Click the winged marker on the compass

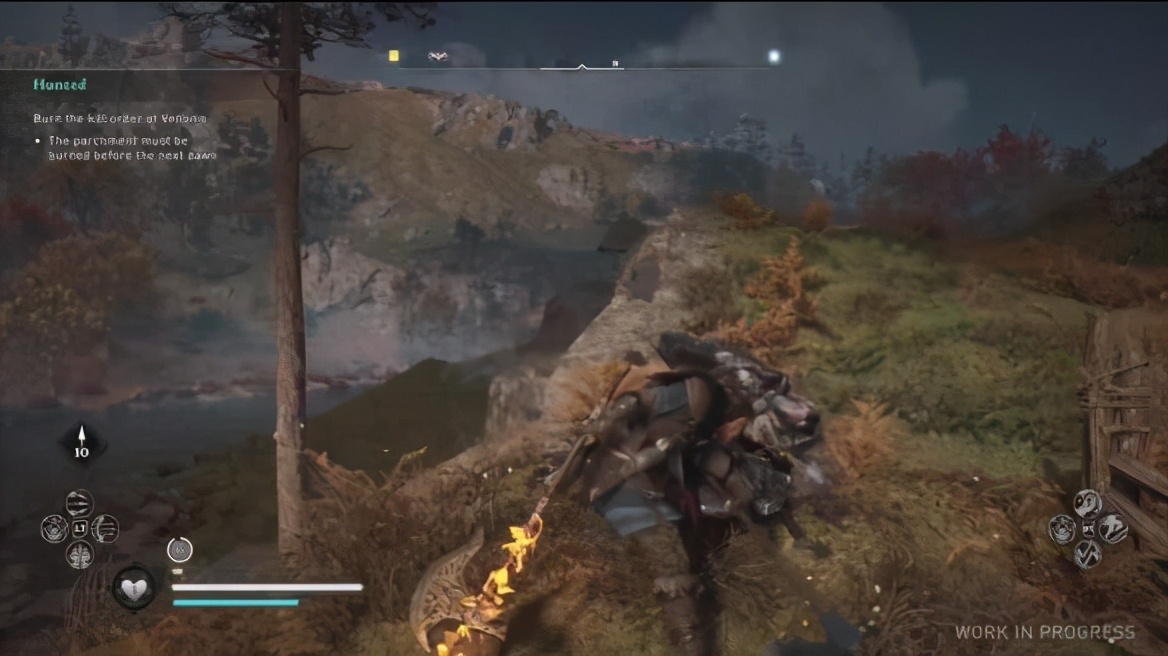pos(437,57)
